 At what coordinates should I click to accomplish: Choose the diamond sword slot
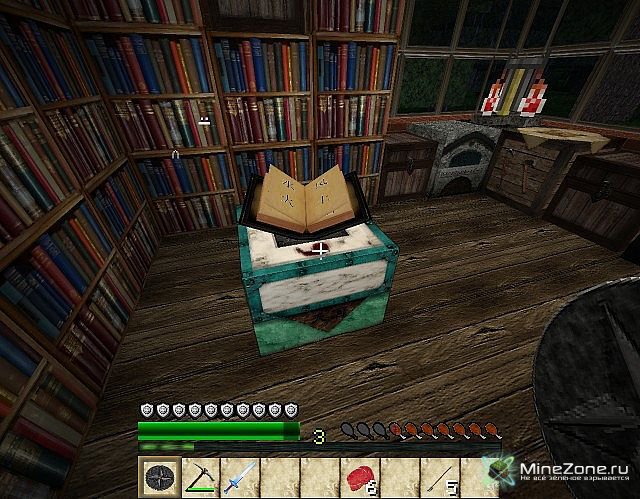[238, 477]
